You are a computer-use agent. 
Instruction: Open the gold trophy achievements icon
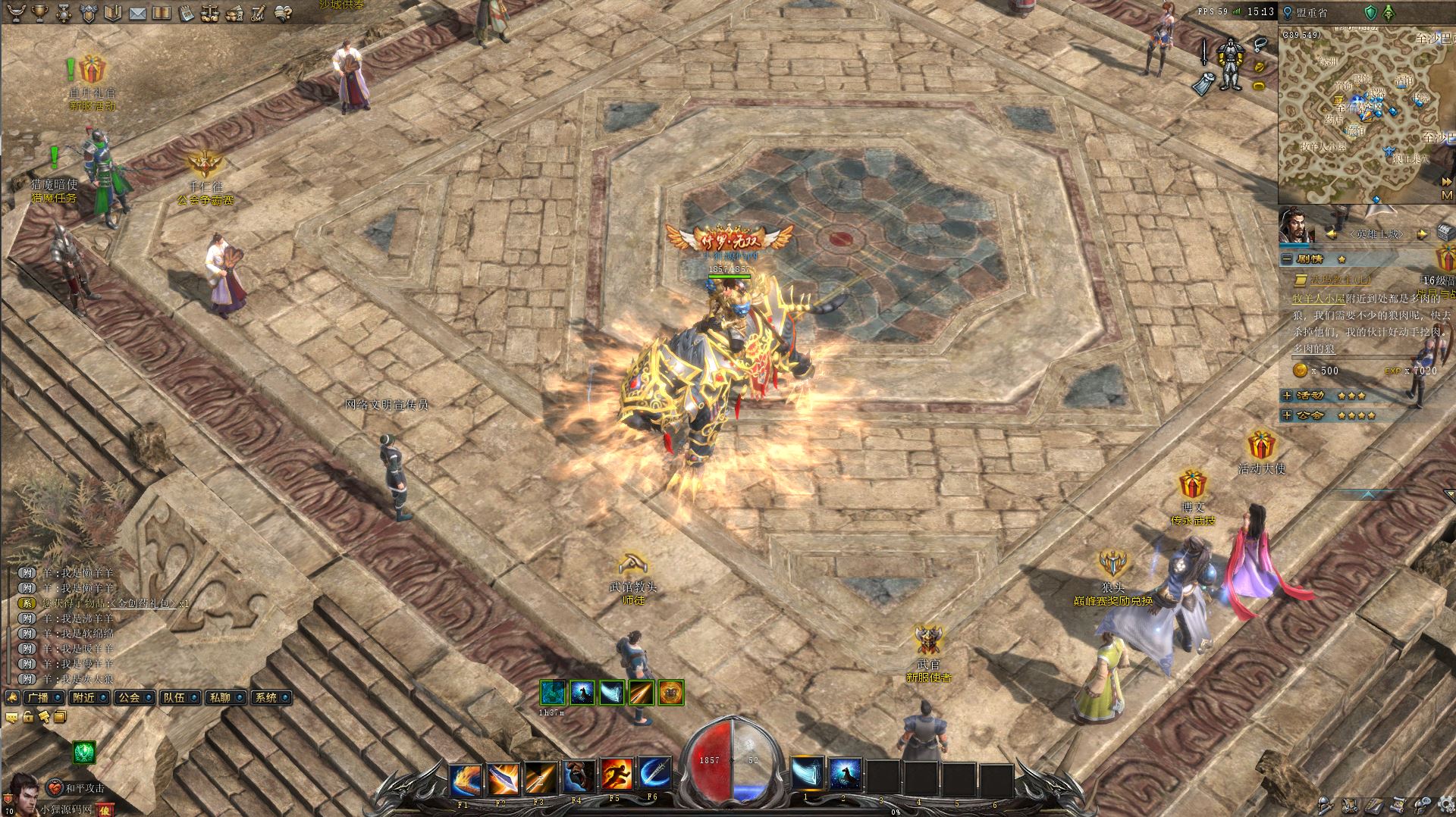tap(39, 13)
